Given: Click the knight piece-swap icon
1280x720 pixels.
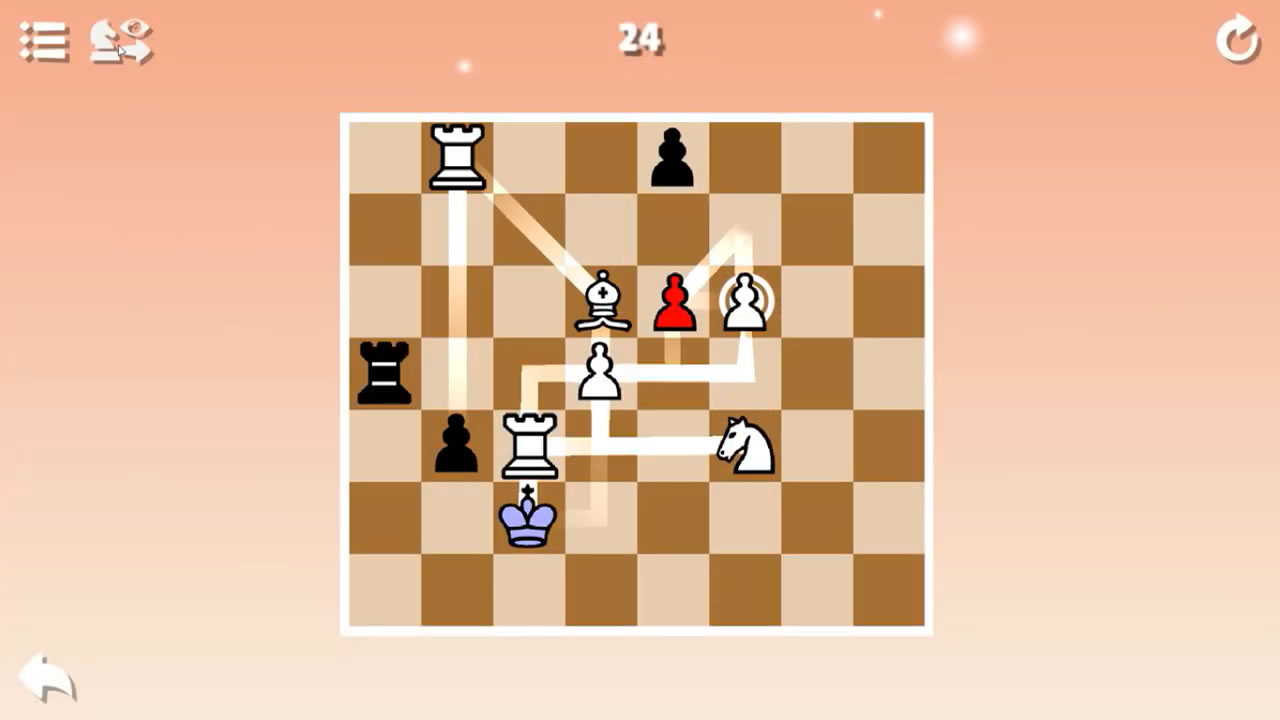Looking at the screenshot, I should 120,42.
